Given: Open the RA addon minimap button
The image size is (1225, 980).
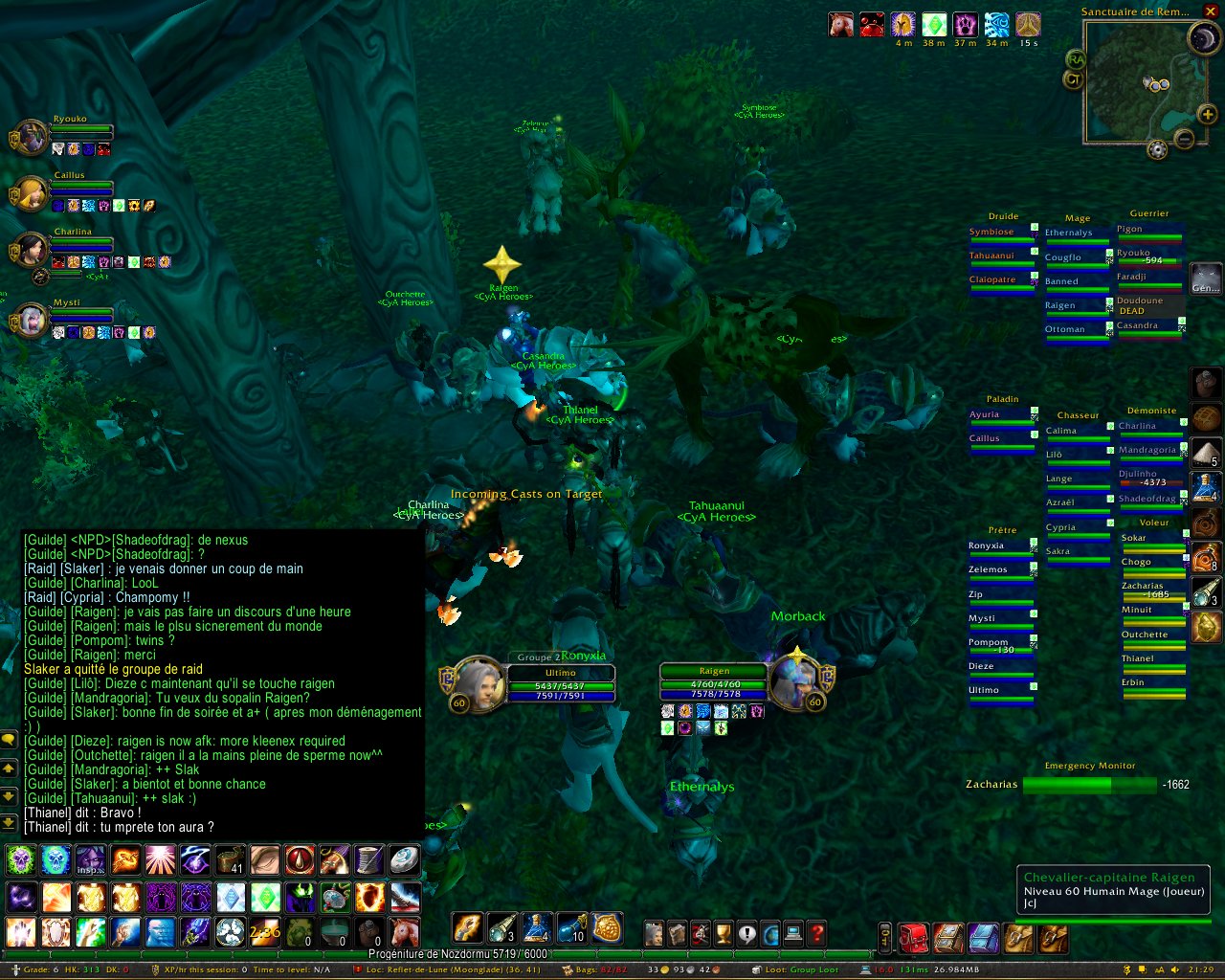Looking at the screenshot, I should click(x=1076, y=60).
